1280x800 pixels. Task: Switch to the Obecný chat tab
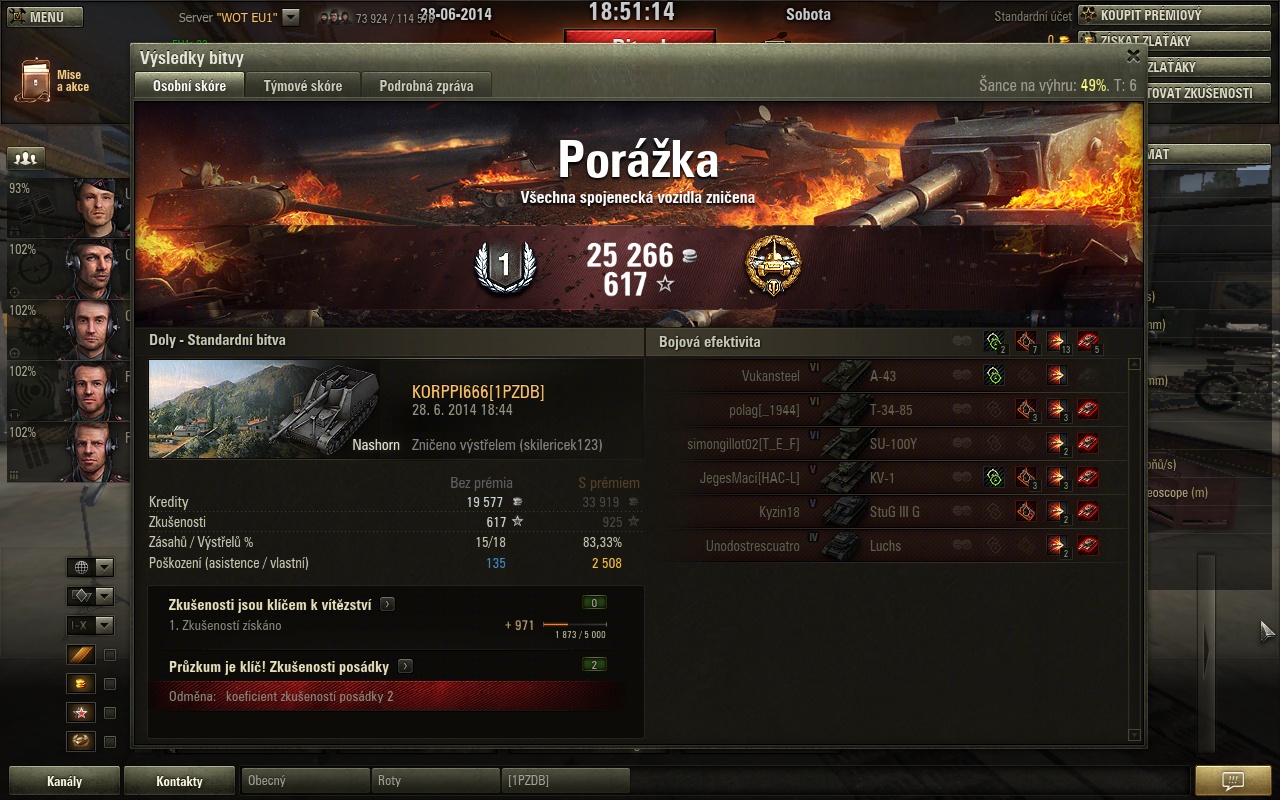[x=304, y=780]
